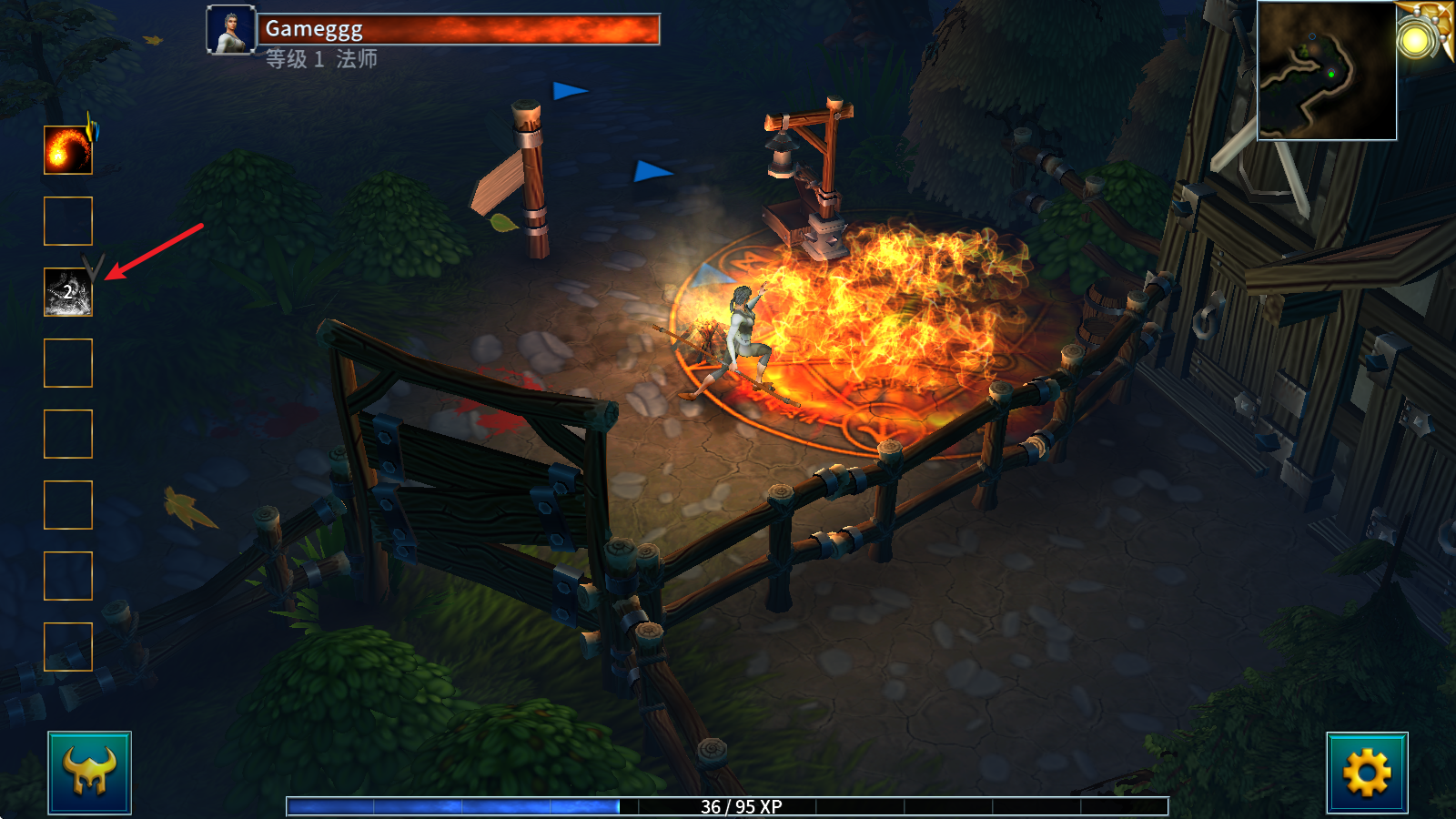Open the horned helmet character menu
The height and width of the screenshot is (819, 1456).
tap(89, 773)
